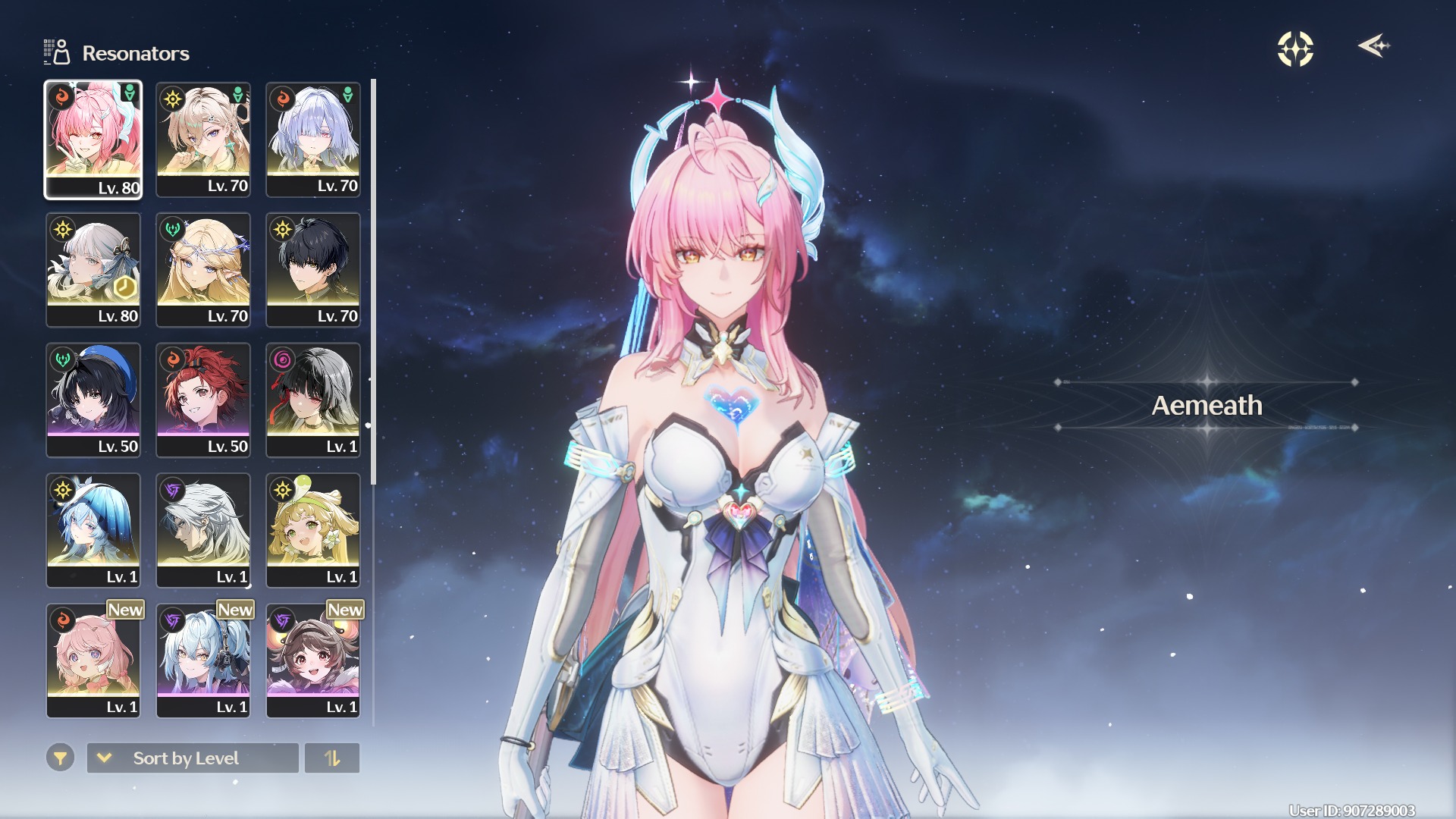Choose the new light-blue-haired Lv. 1 resonator
The image size is (1456, 819).
[x=202, y=661]
